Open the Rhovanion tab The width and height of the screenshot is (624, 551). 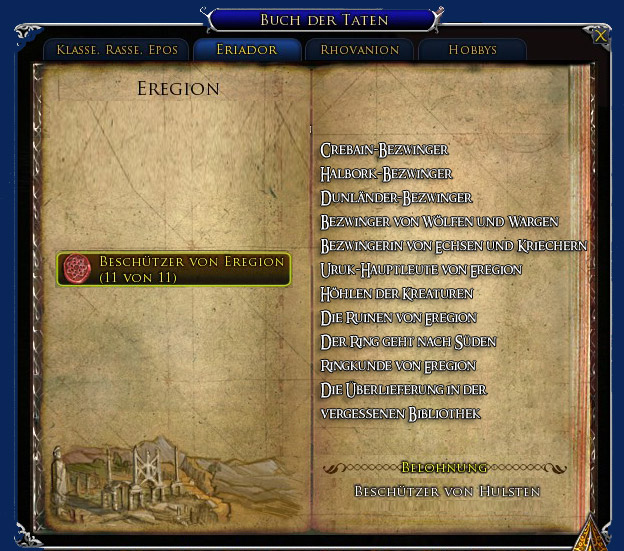[359, 50]
